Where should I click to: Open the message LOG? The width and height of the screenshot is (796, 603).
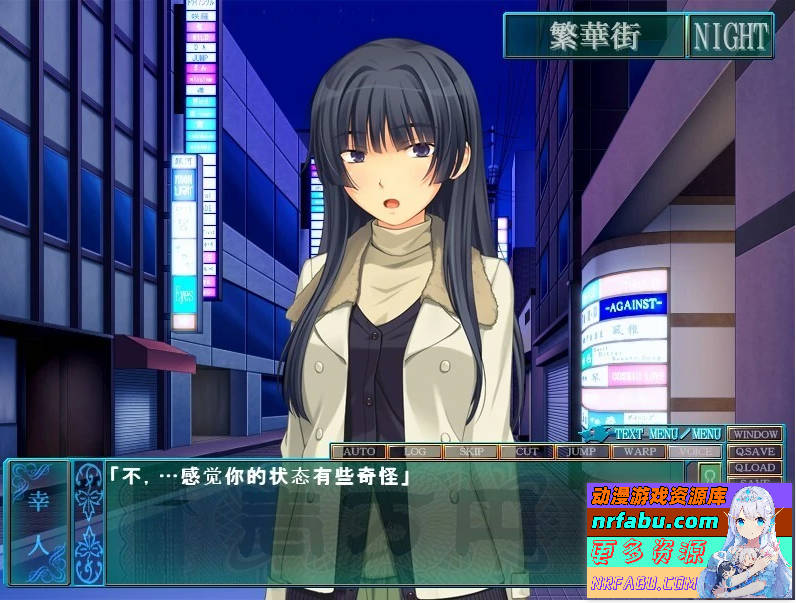[x=414, y=451]
